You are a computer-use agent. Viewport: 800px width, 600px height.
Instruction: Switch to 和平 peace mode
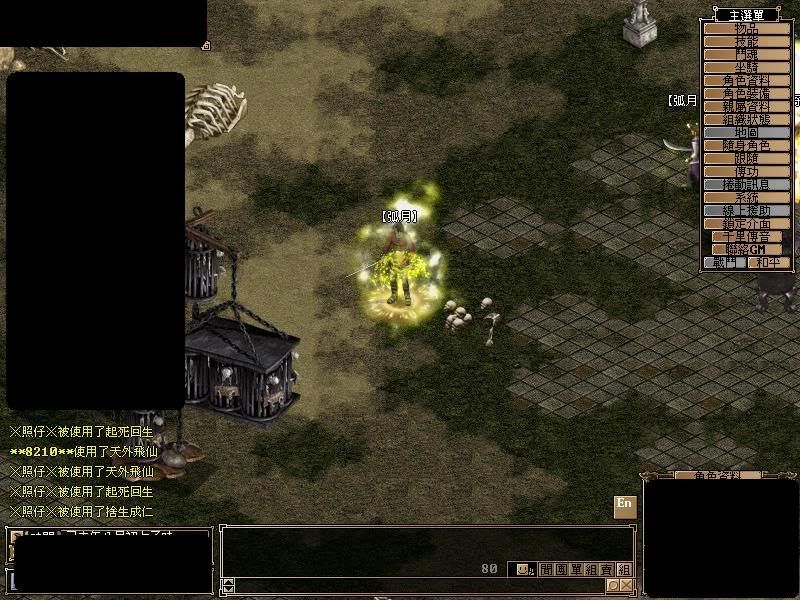pyautogui.click(x=769, y=263)
